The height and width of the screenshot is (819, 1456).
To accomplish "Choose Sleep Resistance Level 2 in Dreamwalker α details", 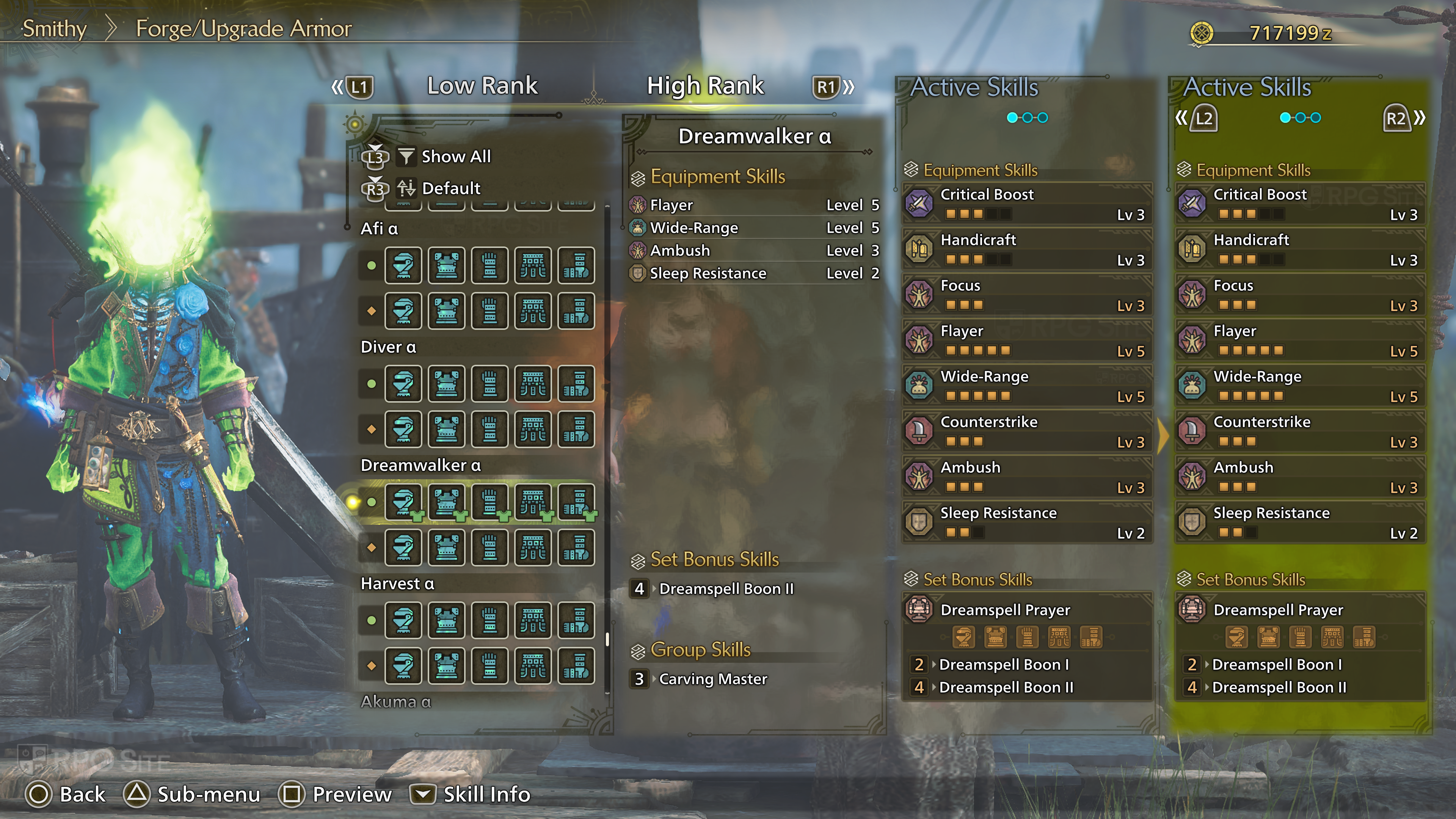I will (x=755, y=273).
